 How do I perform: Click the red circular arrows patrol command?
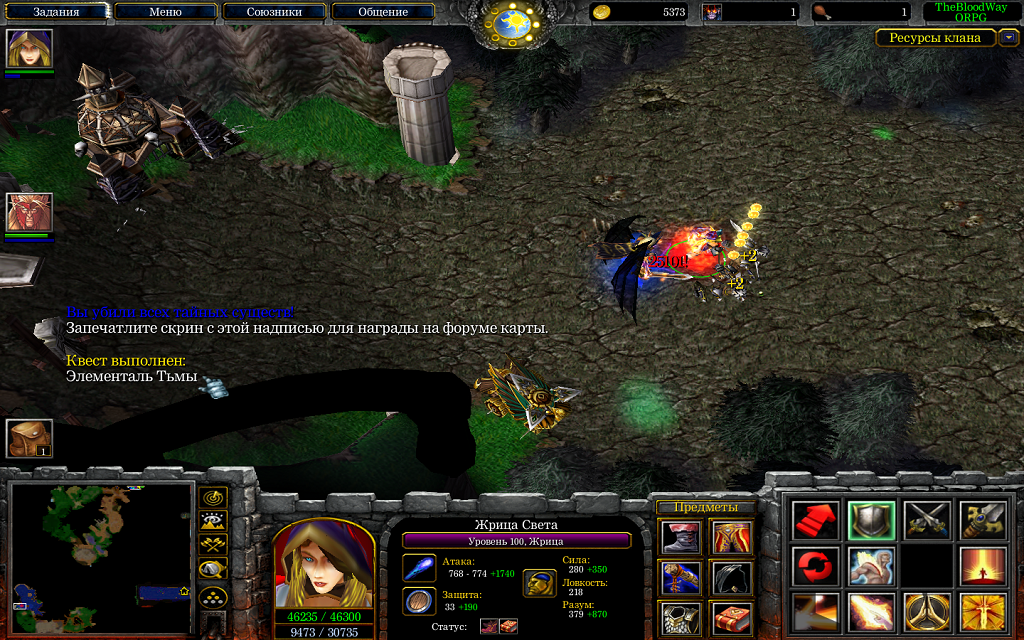816,566
